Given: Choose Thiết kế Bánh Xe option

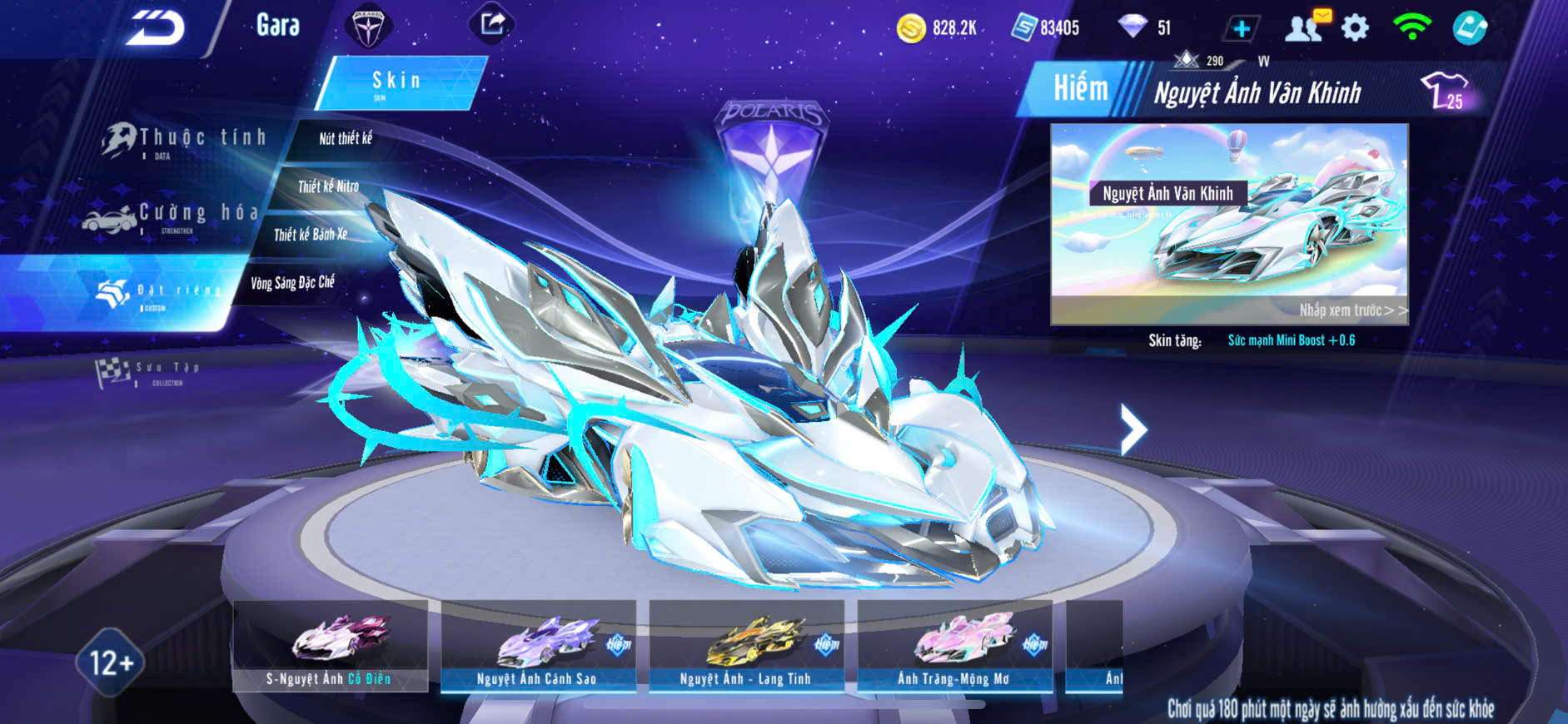Looking at the screenshot, I should pos(310,235).
